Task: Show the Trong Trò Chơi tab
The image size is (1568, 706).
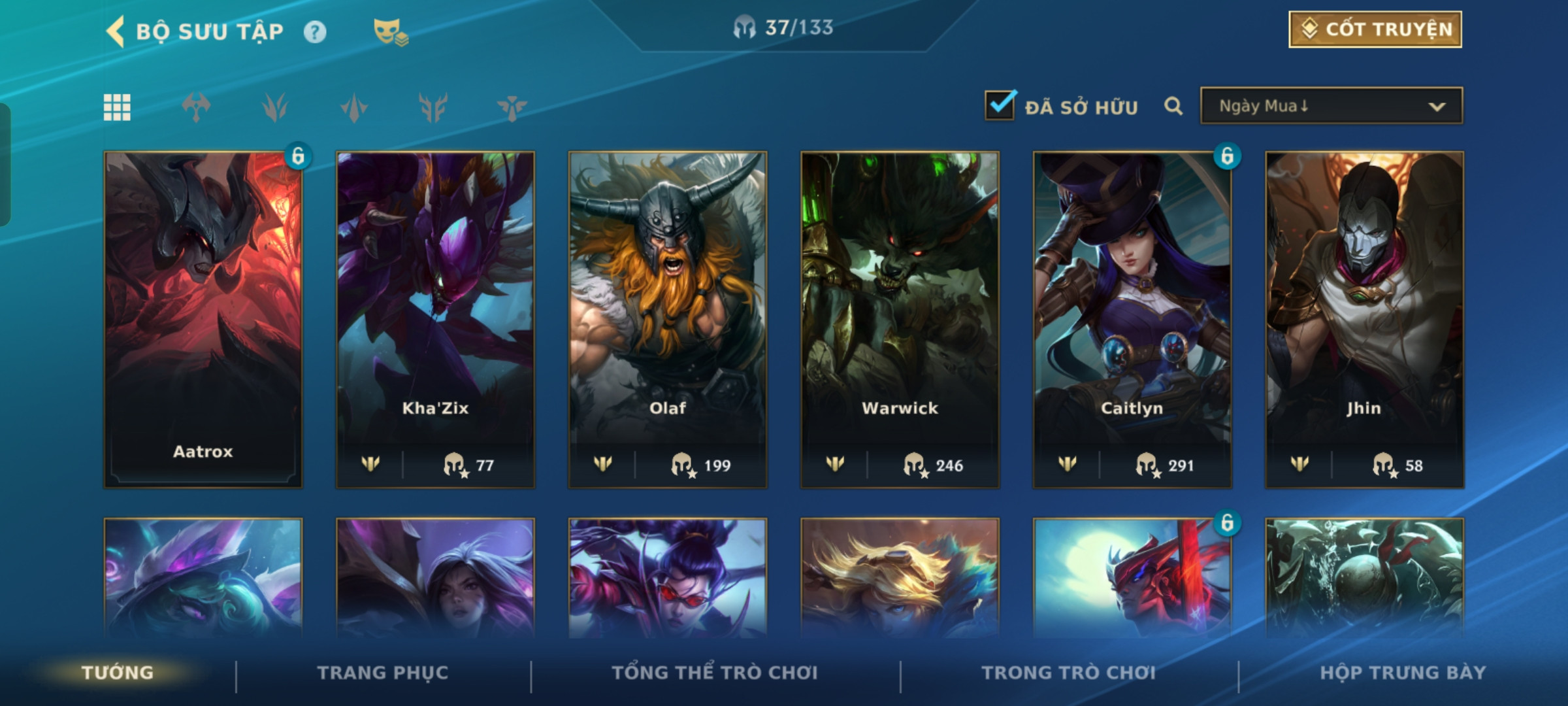Action: coord(1069,673)
